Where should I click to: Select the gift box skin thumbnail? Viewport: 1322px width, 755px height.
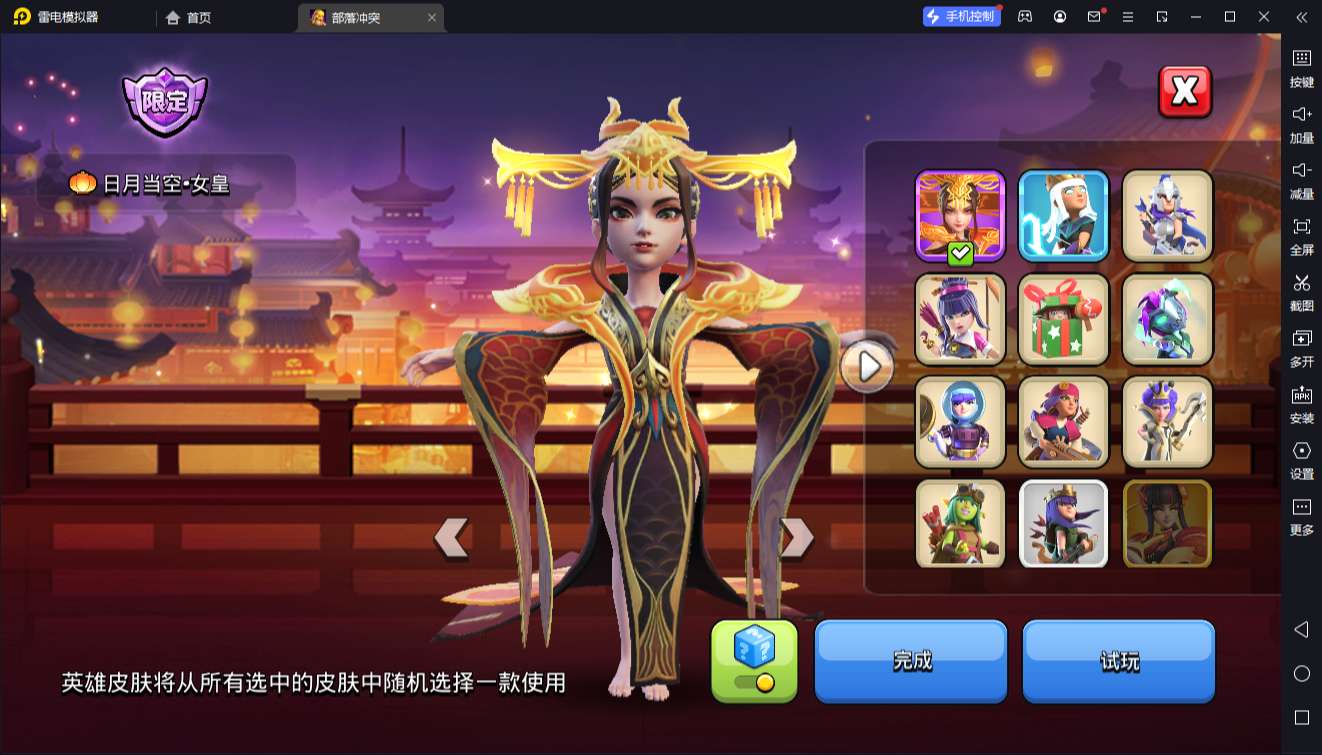[x=1063, y=319]
